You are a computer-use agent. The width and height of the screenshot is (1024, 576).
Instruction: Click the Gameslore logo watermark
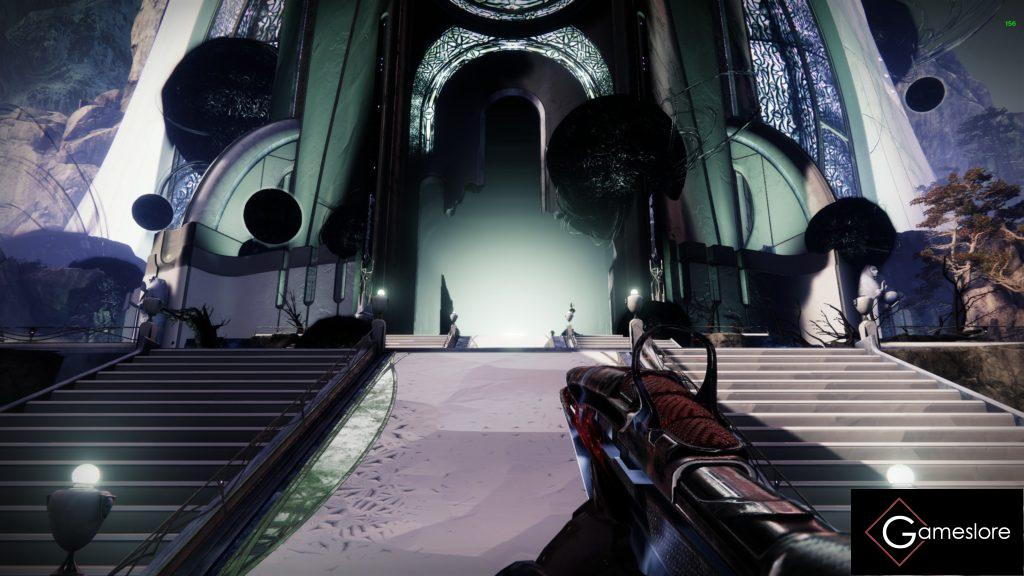(936, 532)
